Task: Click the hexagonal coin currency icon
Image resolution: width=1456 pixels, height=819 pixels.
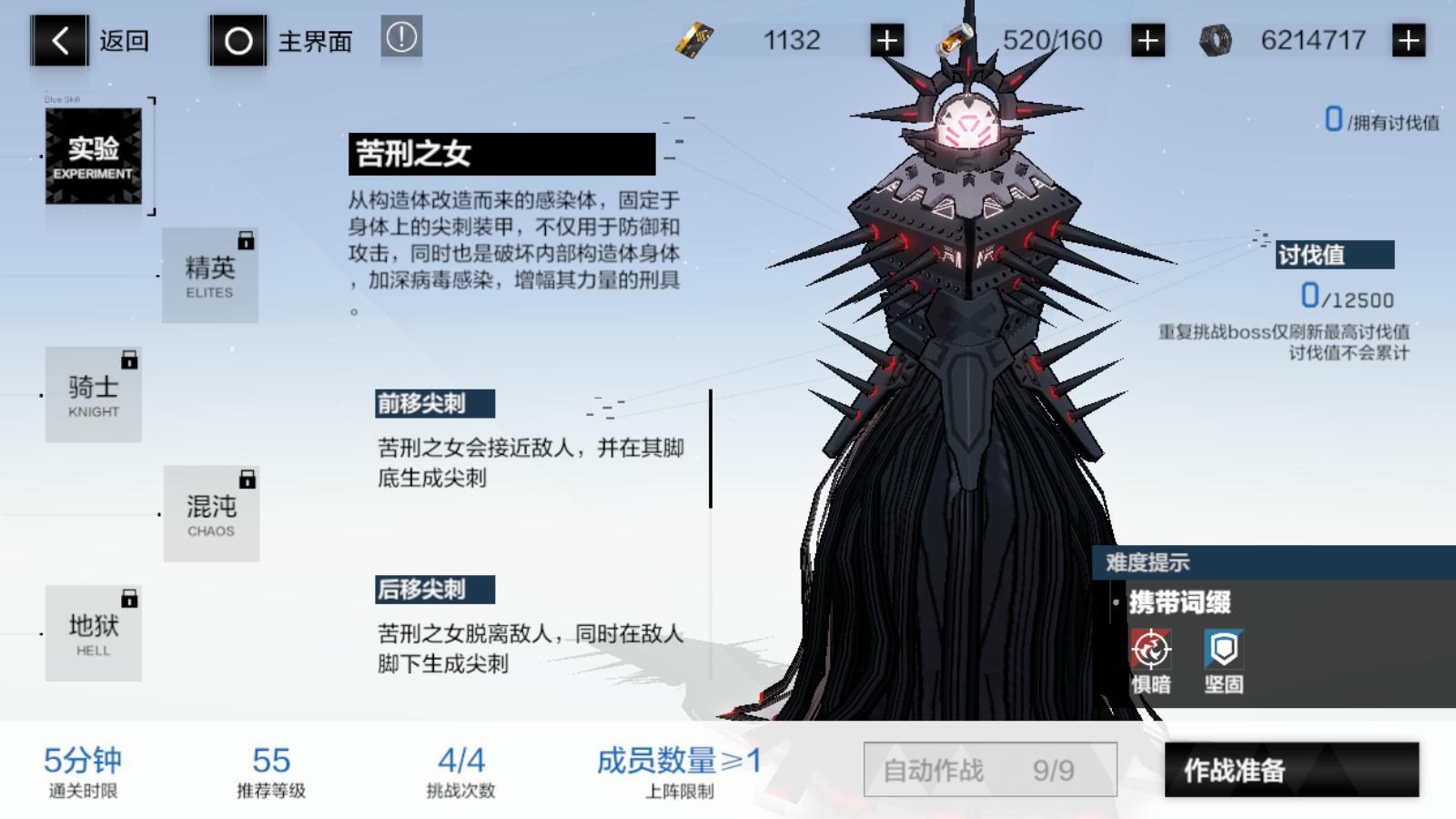Action: click(x=1217, y=40)
